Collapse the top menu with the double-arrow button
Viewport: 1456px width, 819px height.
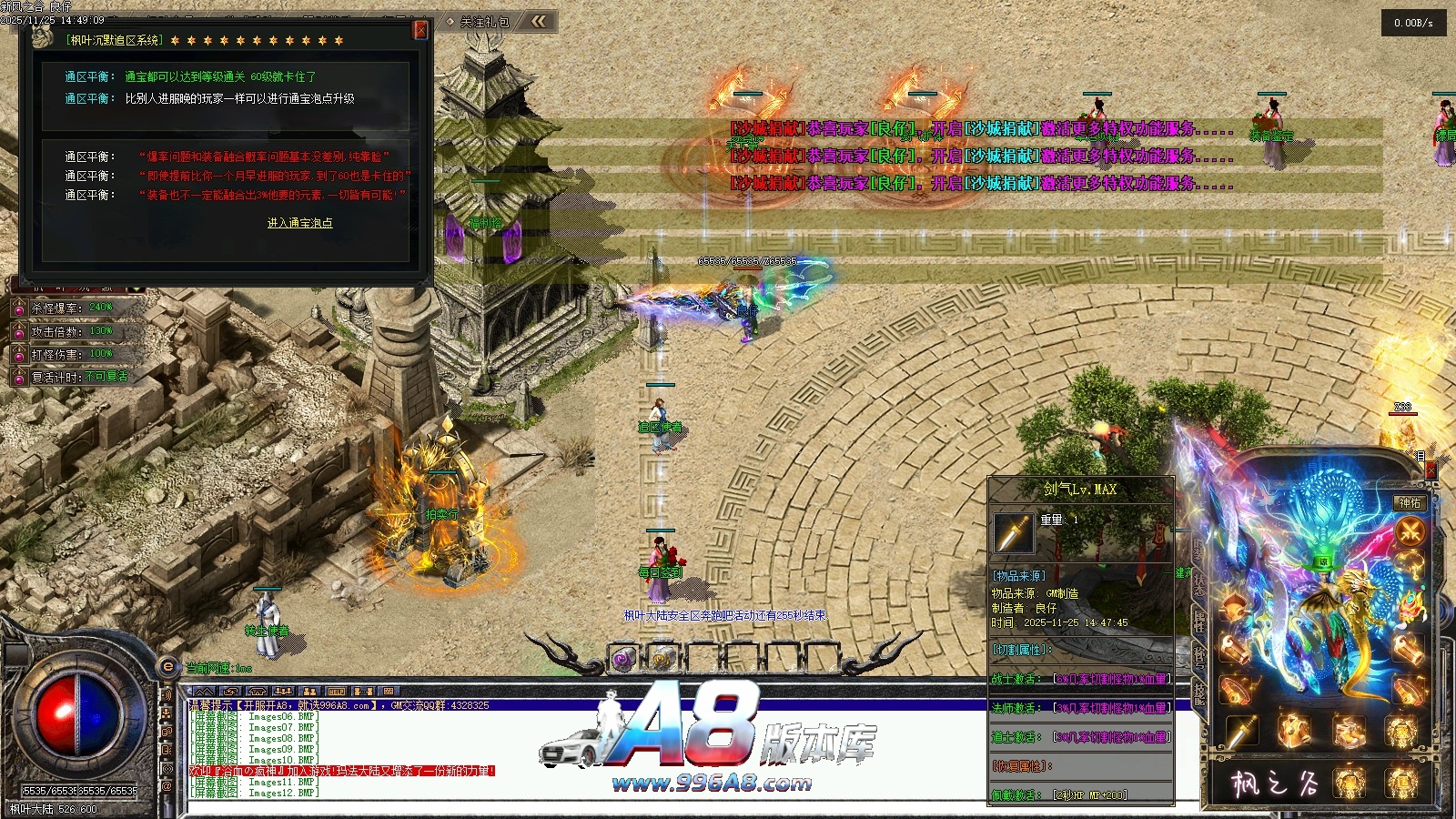(x=539, y=21)
